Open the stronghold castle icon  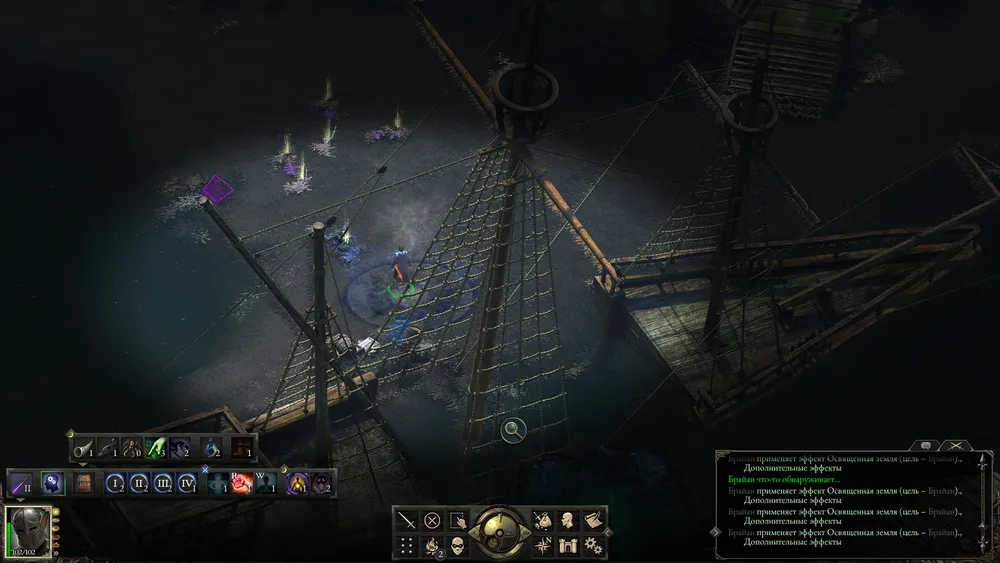pos(568,546)
